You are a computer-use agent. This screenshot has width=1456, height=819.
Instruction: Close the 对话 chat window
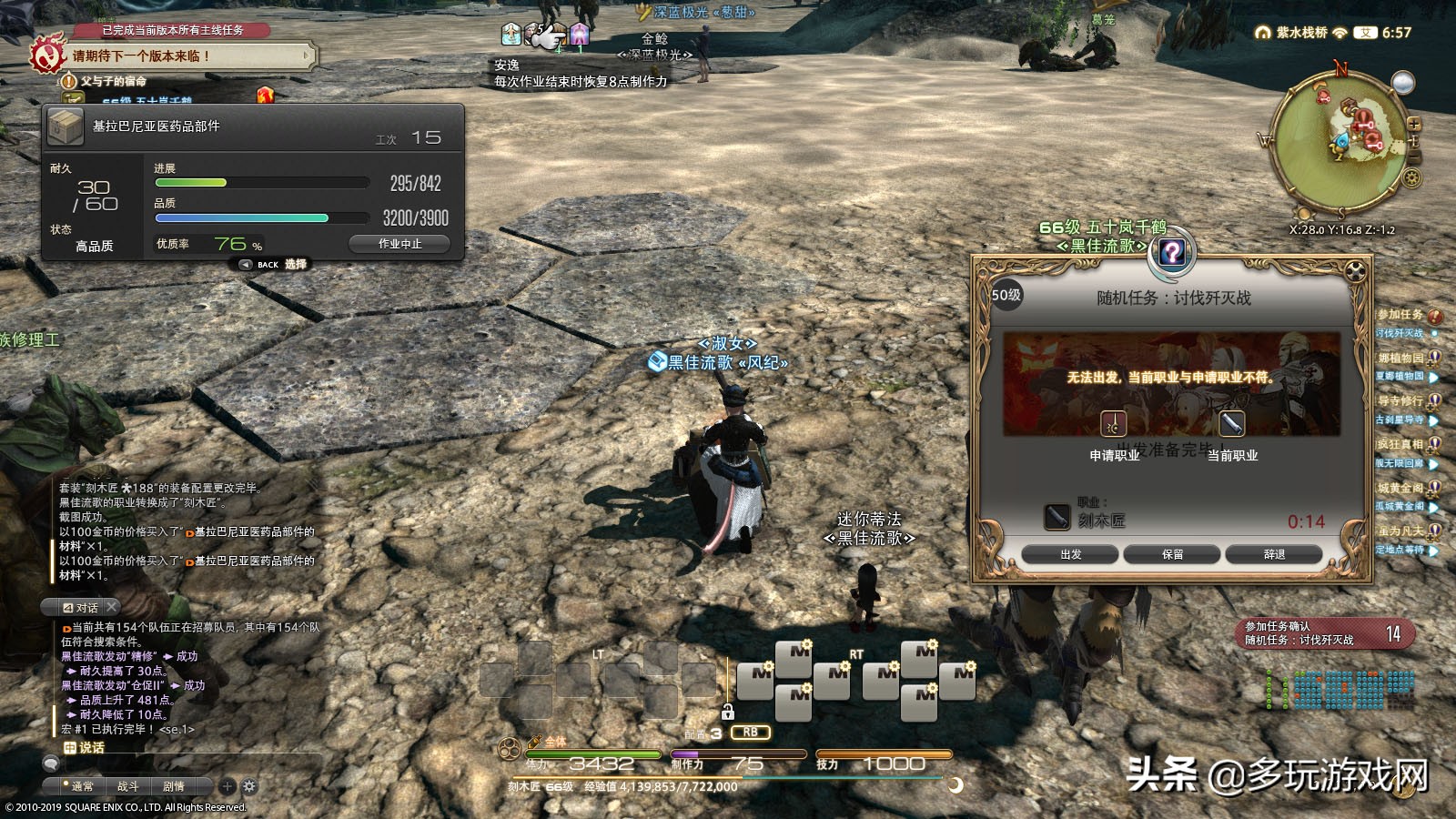tap(111, 607)
